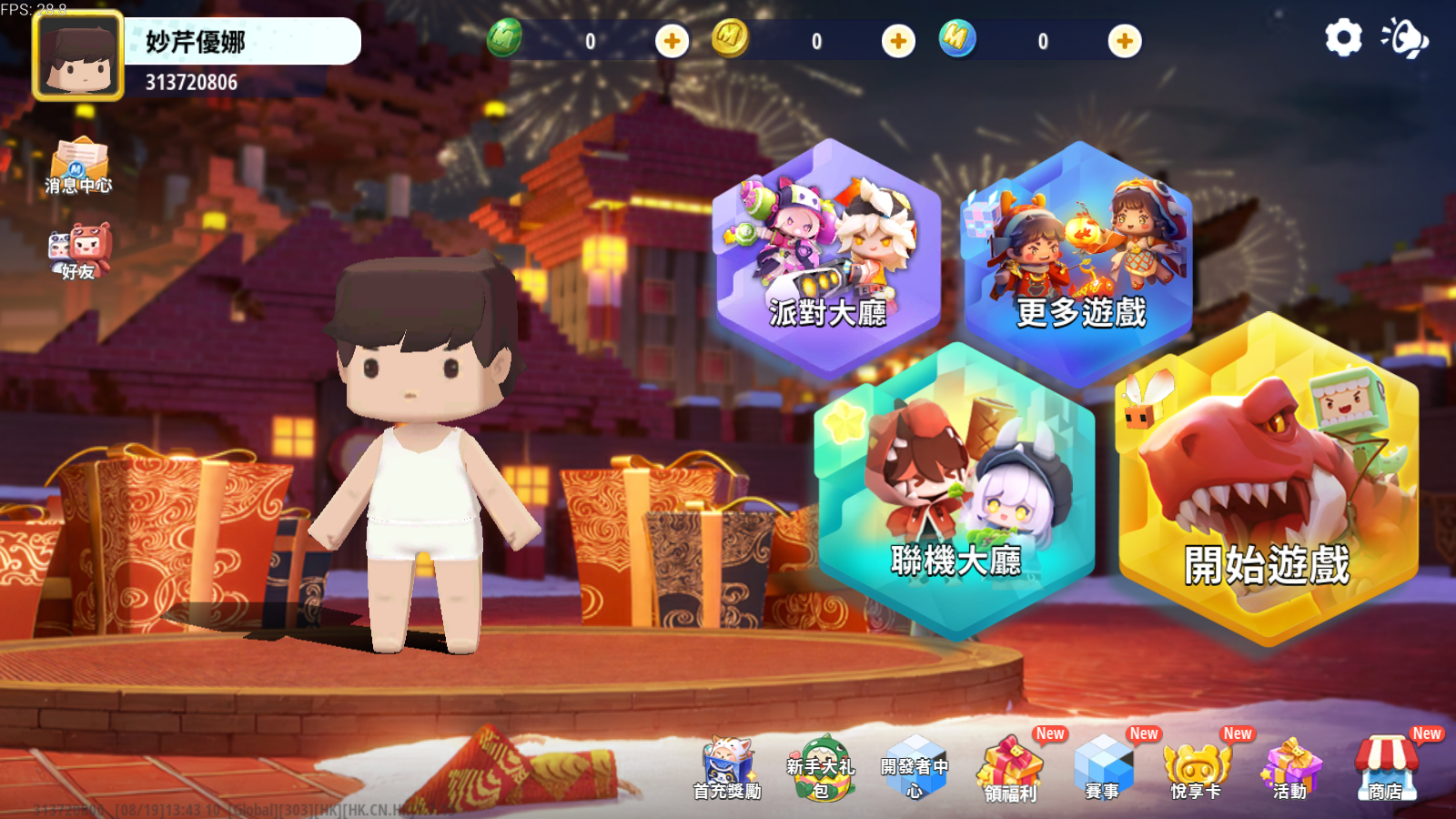Check the 活動 events
Screen dimensions: 1456x819
[x=1290, y=771]
